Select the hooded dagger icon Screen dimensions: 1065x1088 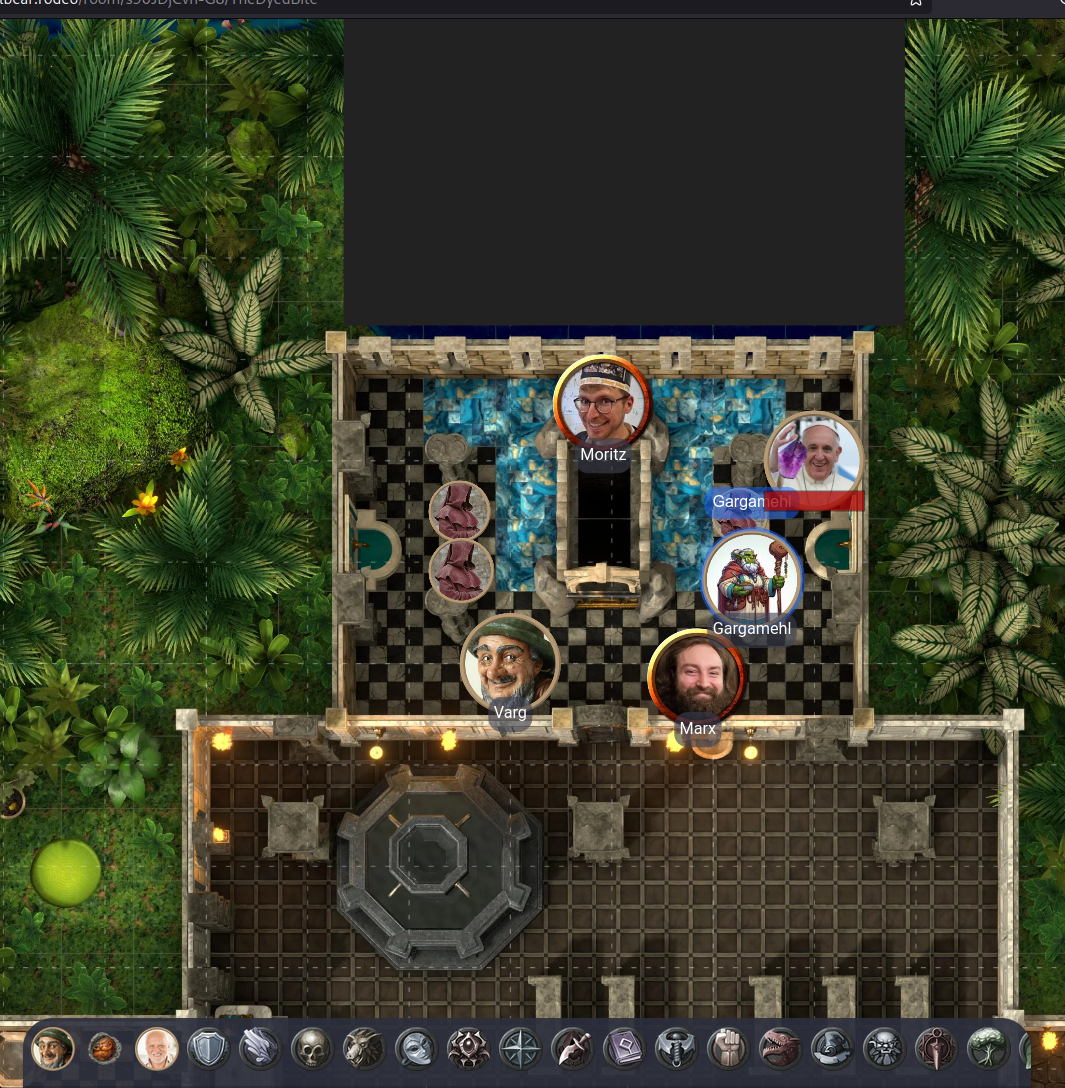[572, 1049]
